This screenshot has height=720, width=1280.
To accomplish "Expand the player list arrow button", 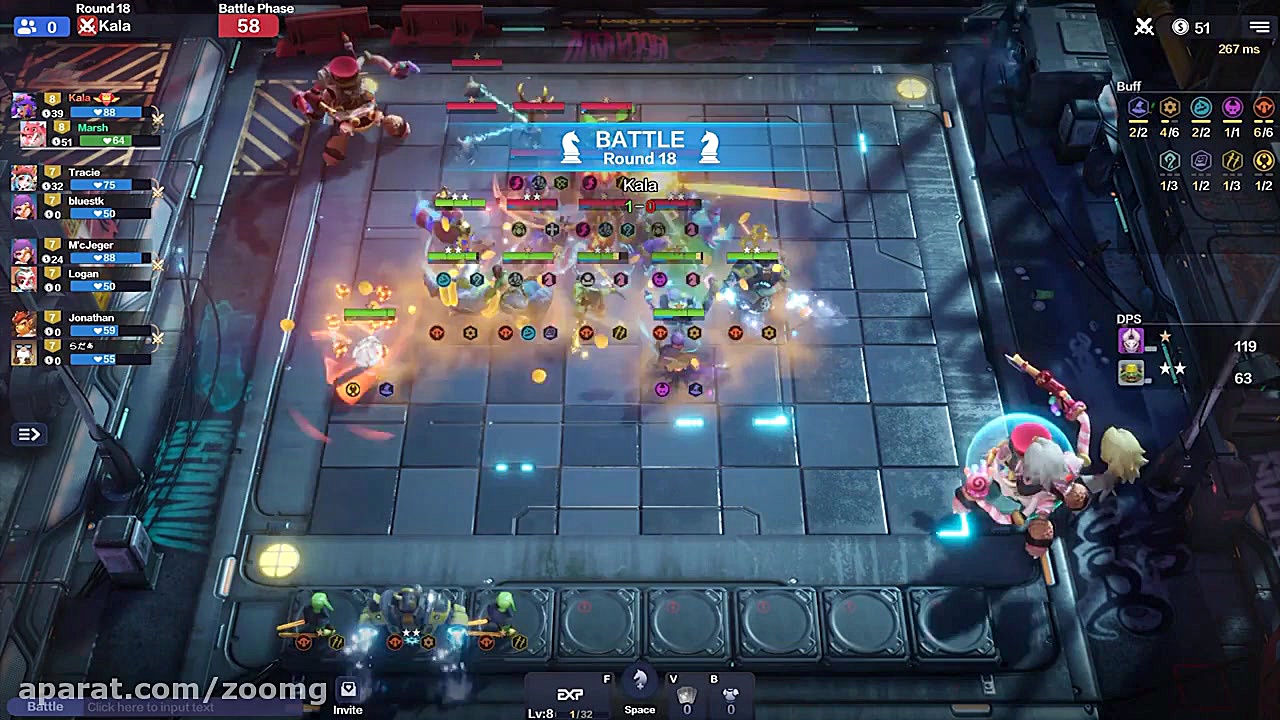I will [28, 434].
